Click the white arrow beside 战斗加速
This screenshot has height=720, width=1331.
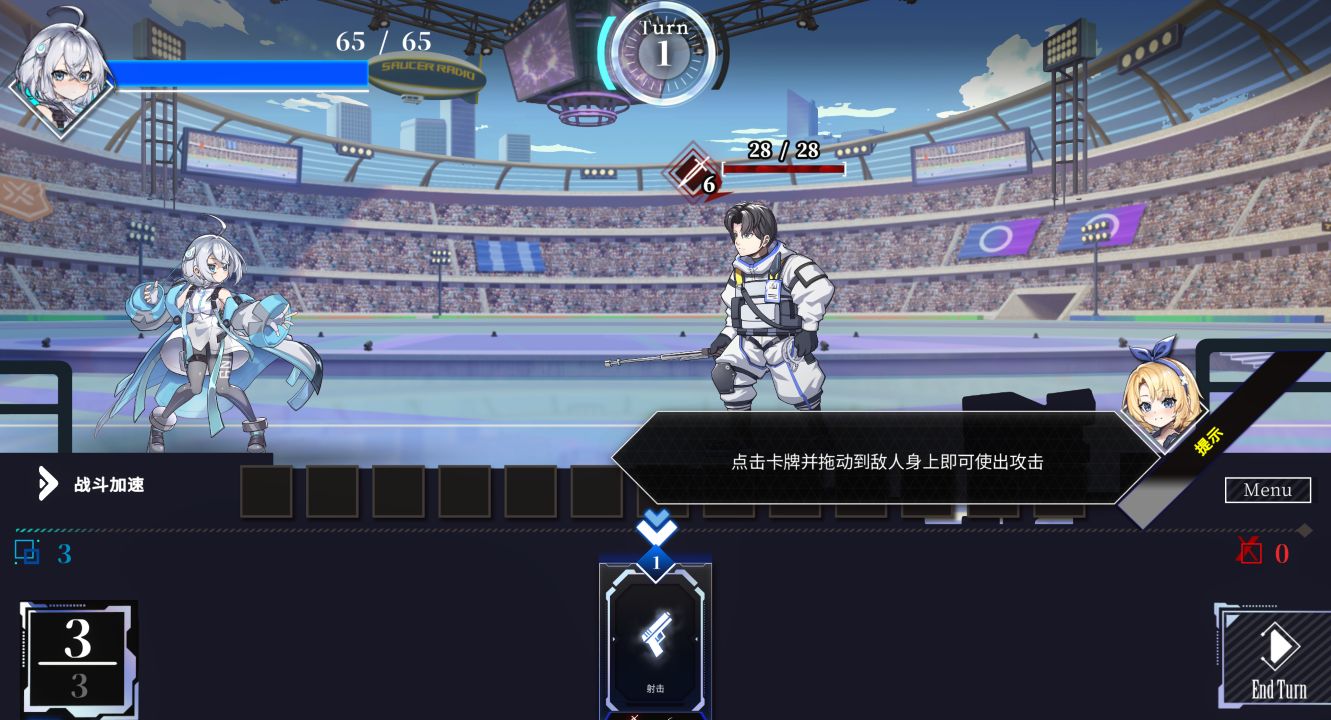47,483
